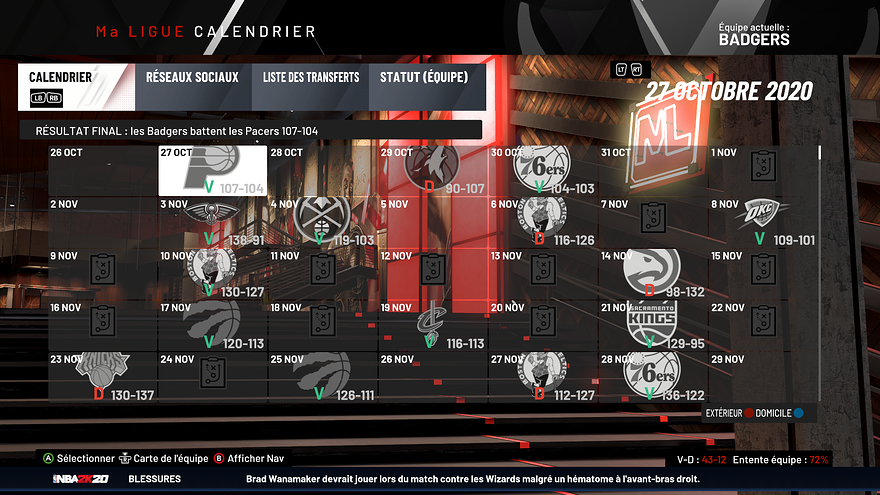This screenshot has height=495, width=880.
Task: Select the 6 Nov Celtics game
Action: point(542,222)
